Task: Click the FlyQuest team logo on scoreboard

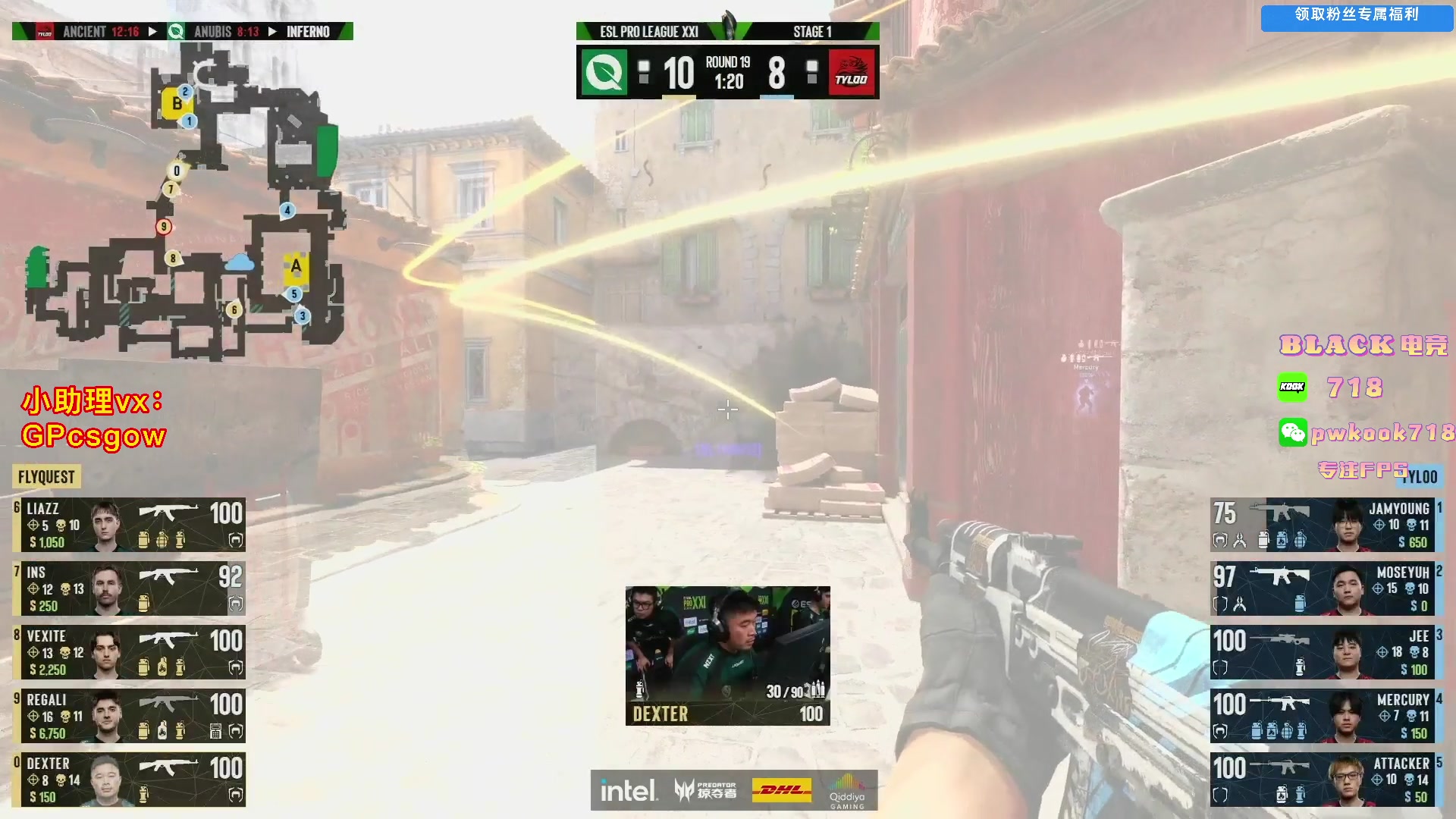Action: 604,73
